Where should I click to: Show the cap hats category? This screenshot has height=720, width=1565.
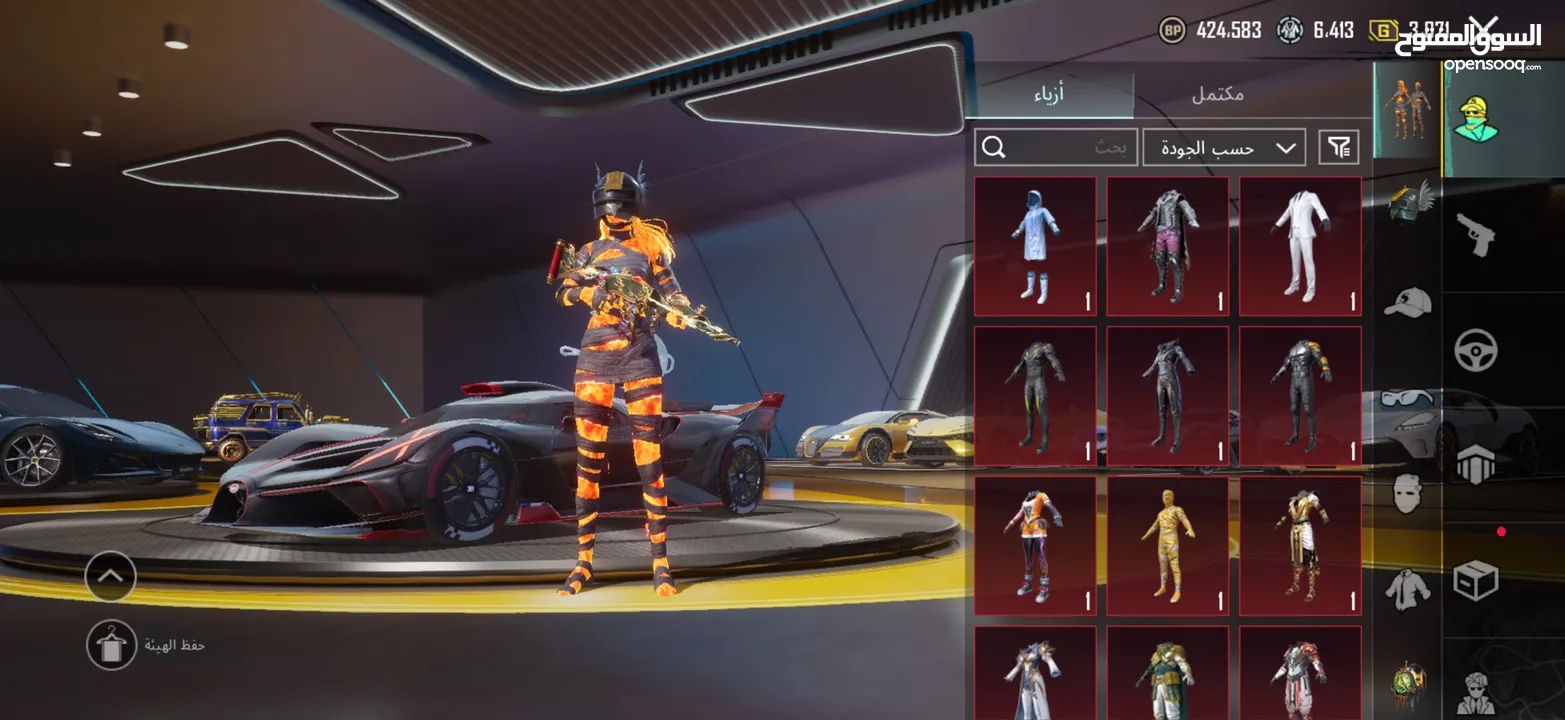(1408, 301)
